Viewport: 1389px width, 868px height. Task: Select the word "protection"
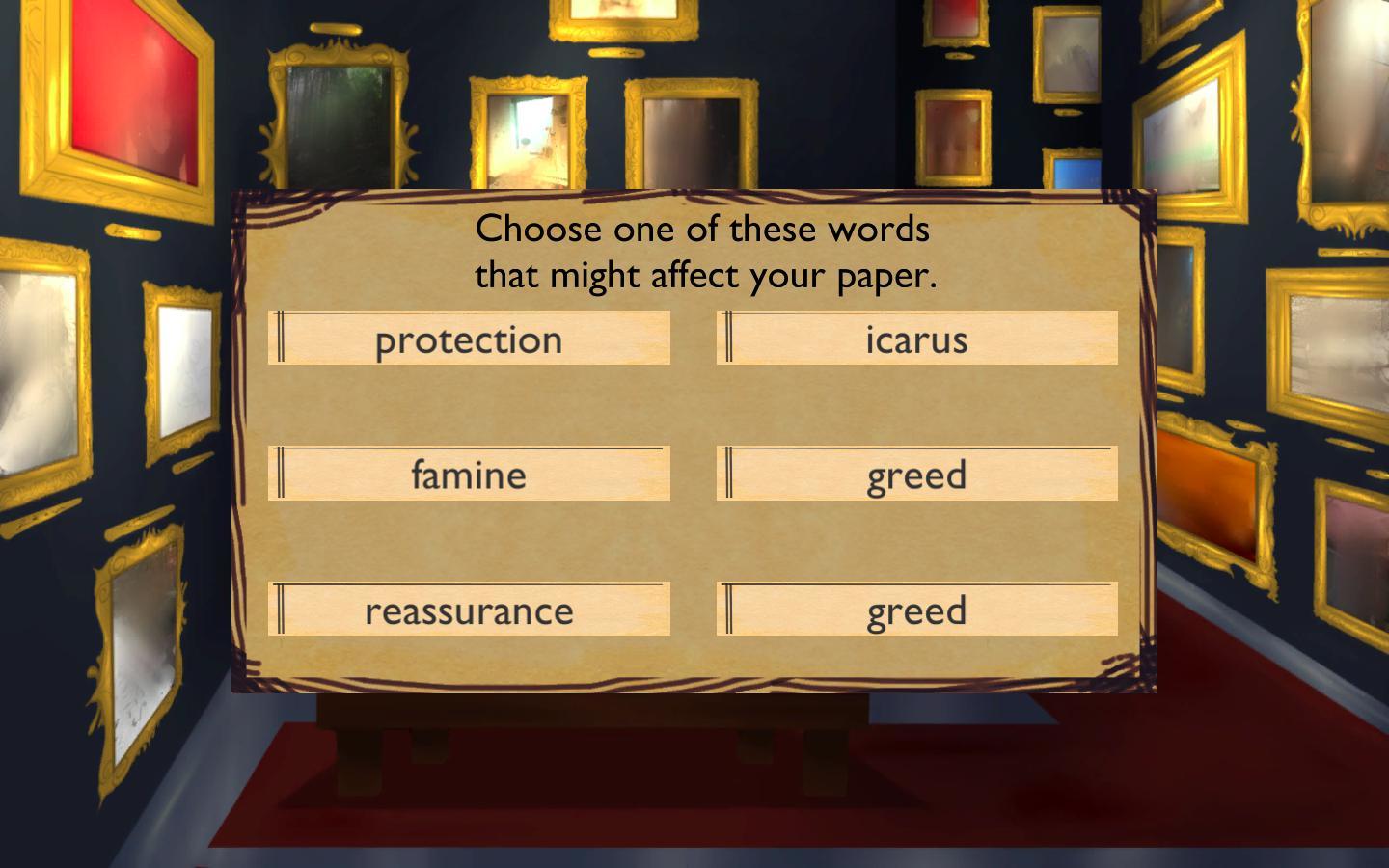point(470,339)
